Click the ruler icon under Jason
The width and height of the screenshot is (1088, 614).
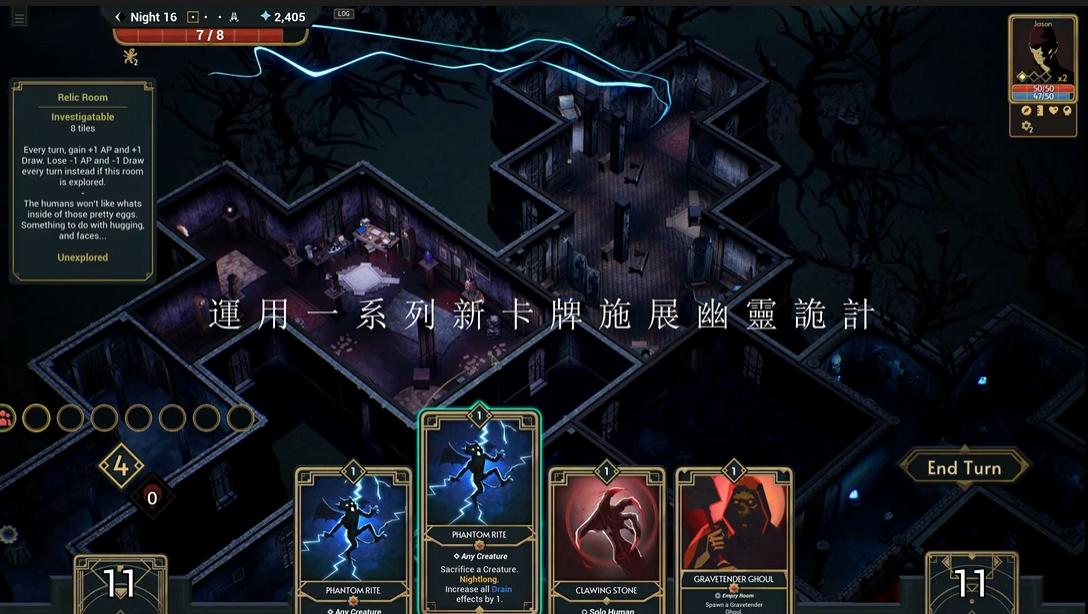[x=1040, y=112]
